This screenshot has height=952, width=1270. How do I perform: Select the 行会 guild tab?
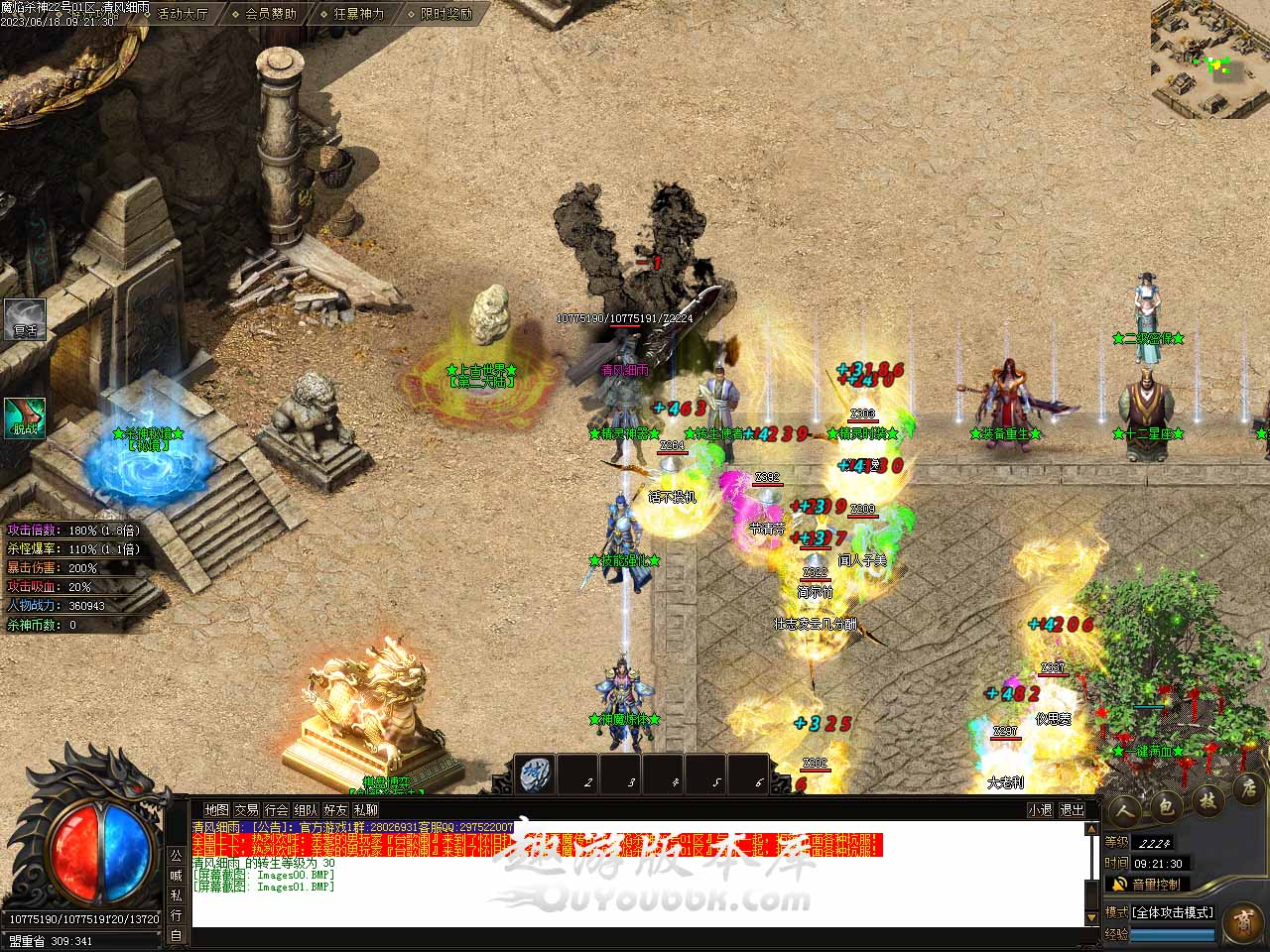click(276, 810)
